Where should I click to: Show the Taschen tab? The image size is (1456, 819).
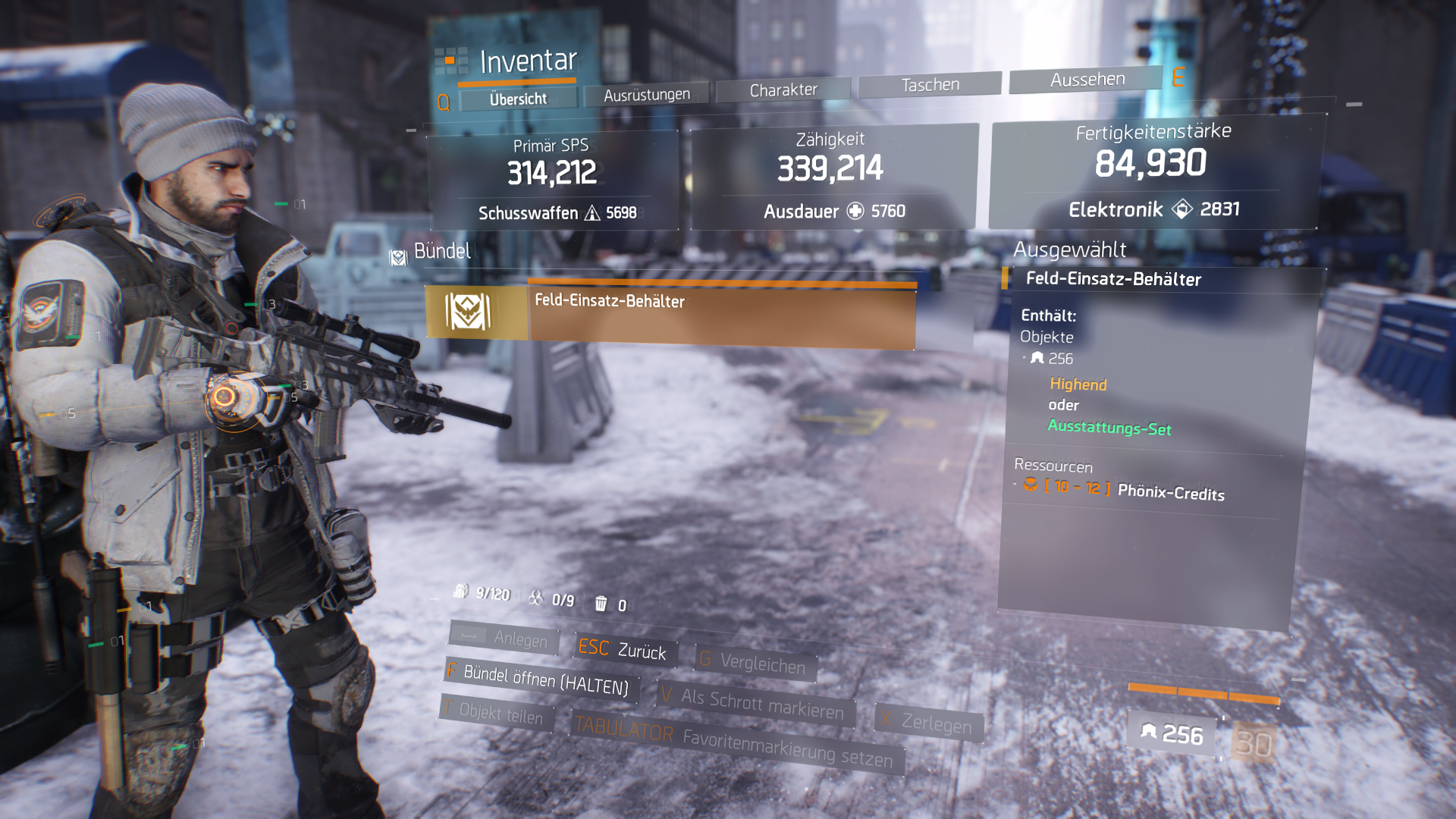pos(930,85)
